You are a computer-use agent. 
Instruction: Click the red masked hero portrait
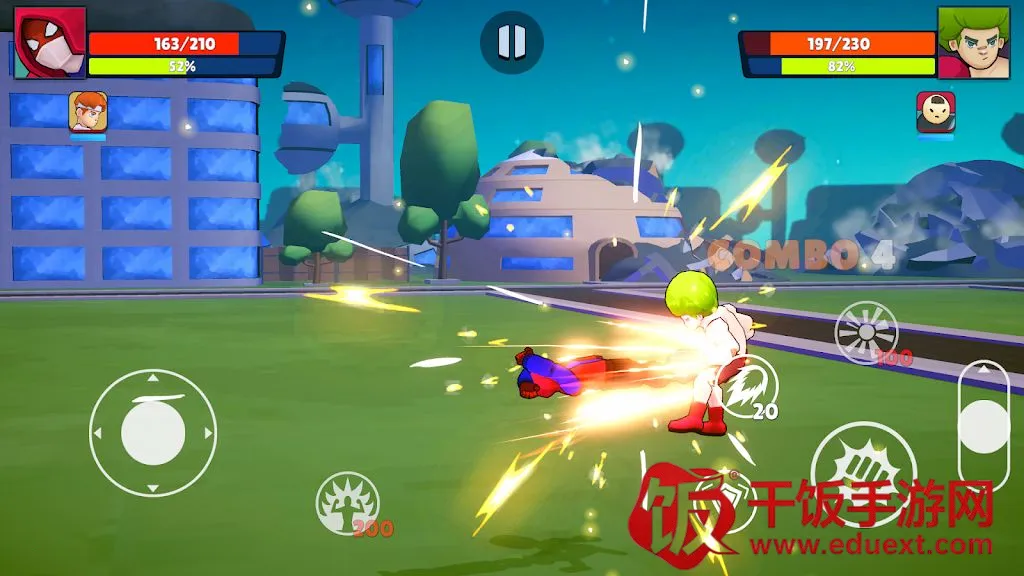point(49,42)
